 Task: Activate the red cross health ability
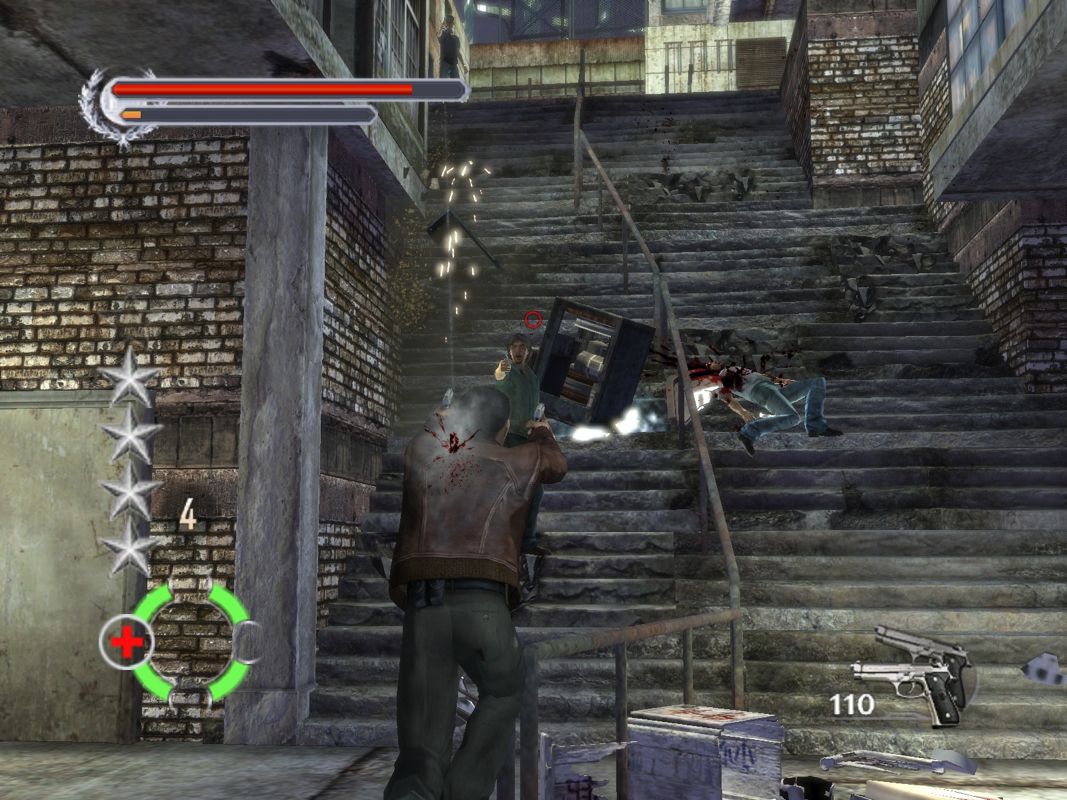click(x=127, y=641)
